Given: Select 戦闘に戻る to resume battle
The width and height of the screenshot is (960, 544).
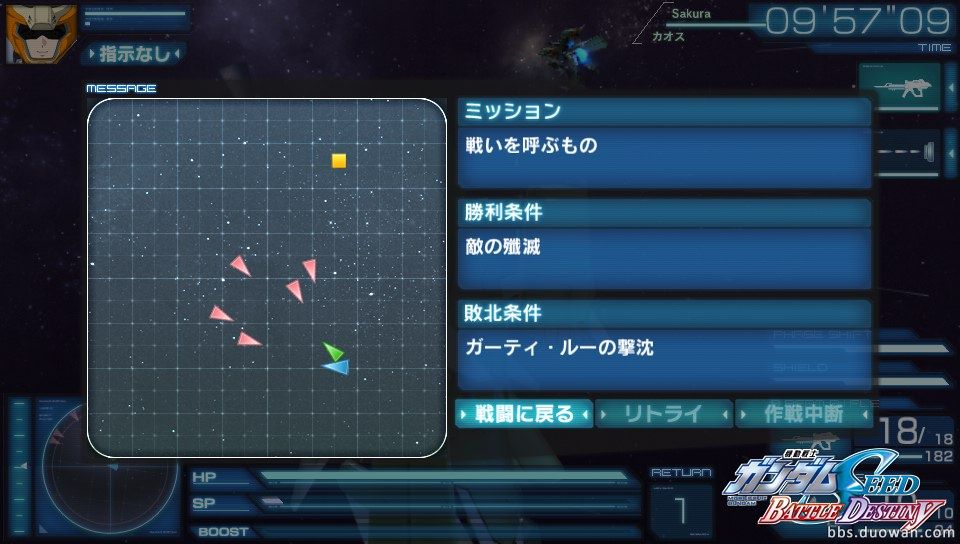Looking at the screenshot, I should (524, 413).
